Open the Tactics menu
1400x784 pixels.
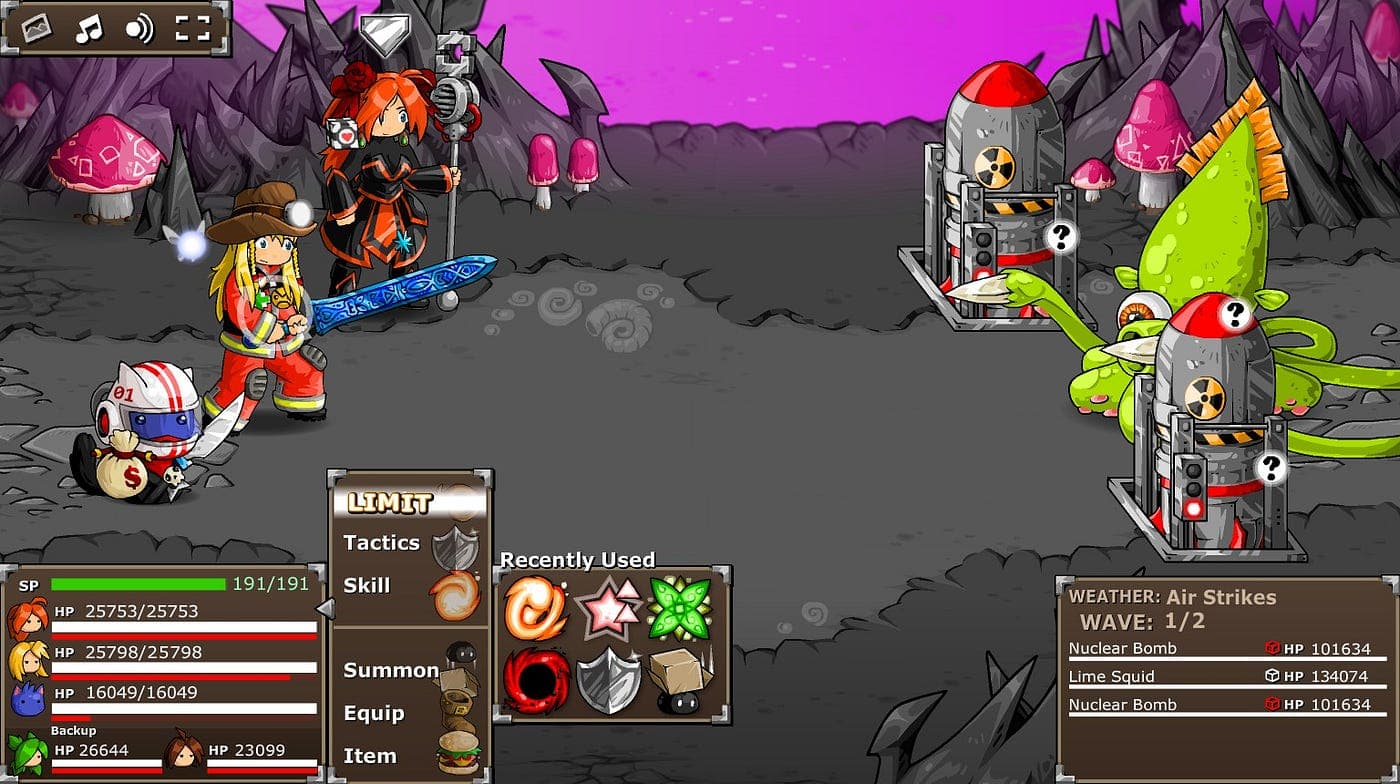[x=381, y=542]
